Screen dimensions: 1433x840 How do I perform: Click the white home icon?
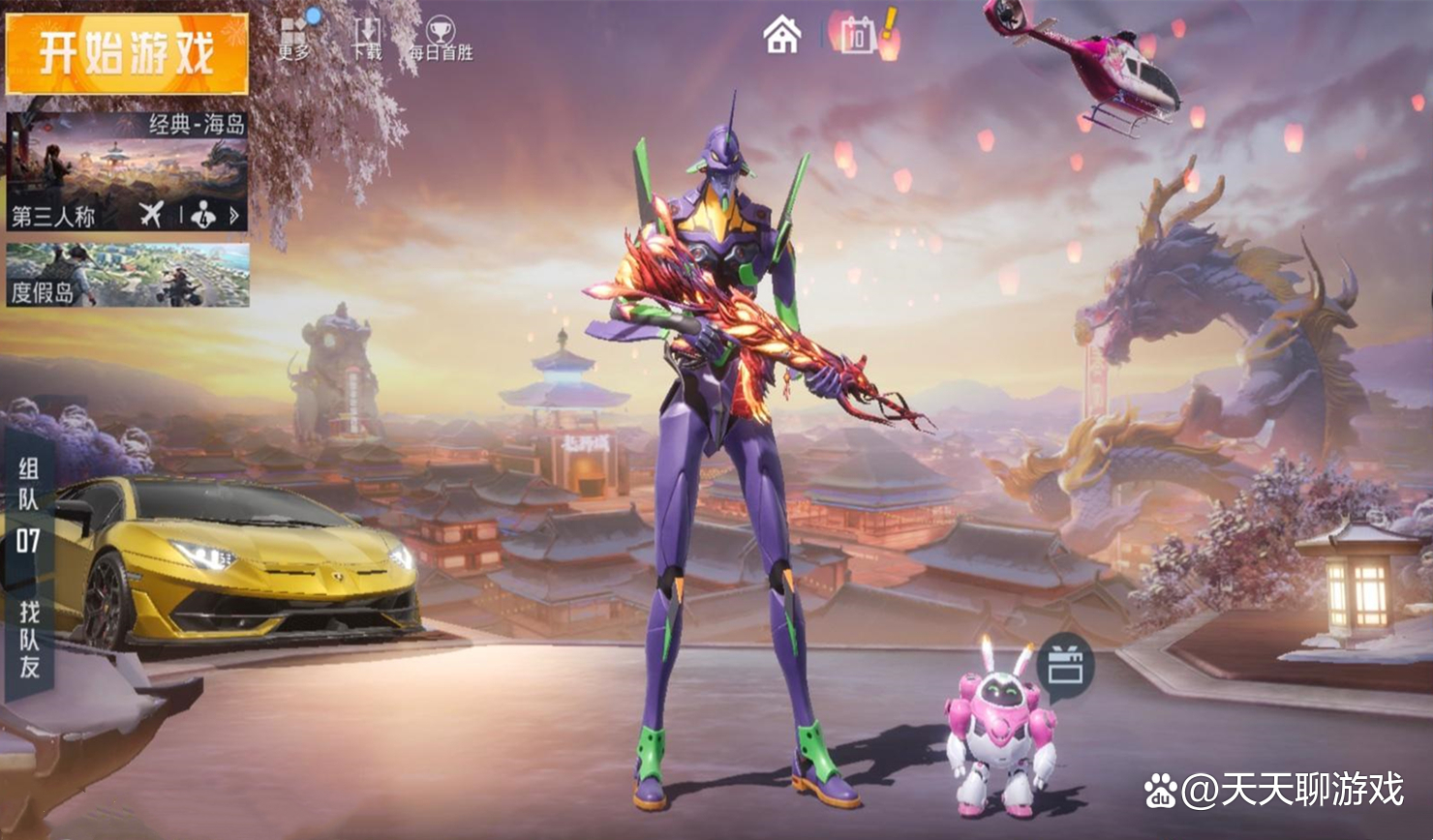(x=781, y=36)
